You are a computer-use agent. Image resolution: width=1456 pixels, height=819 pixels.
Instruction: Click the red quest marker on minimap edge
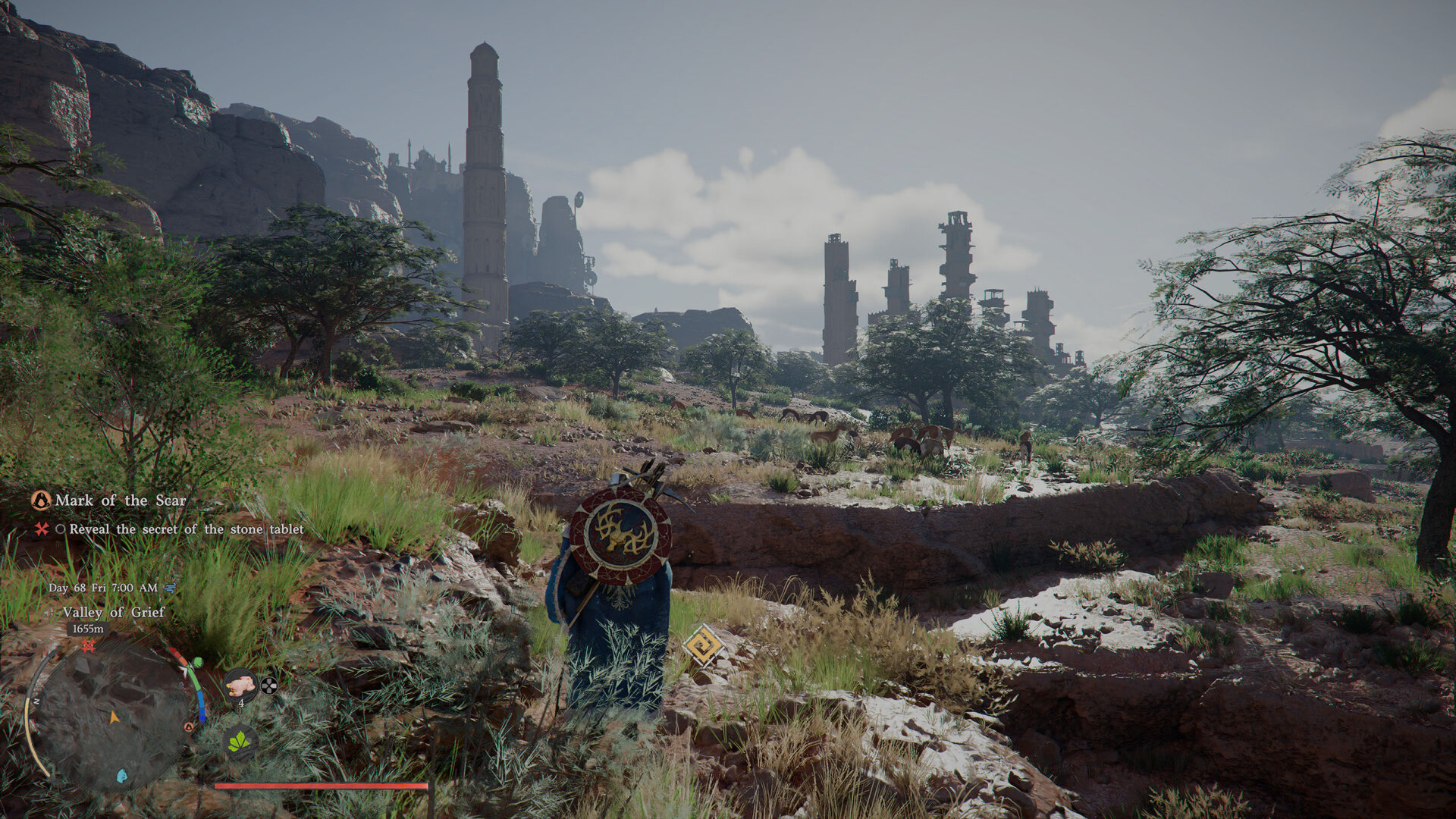[89, 645]
